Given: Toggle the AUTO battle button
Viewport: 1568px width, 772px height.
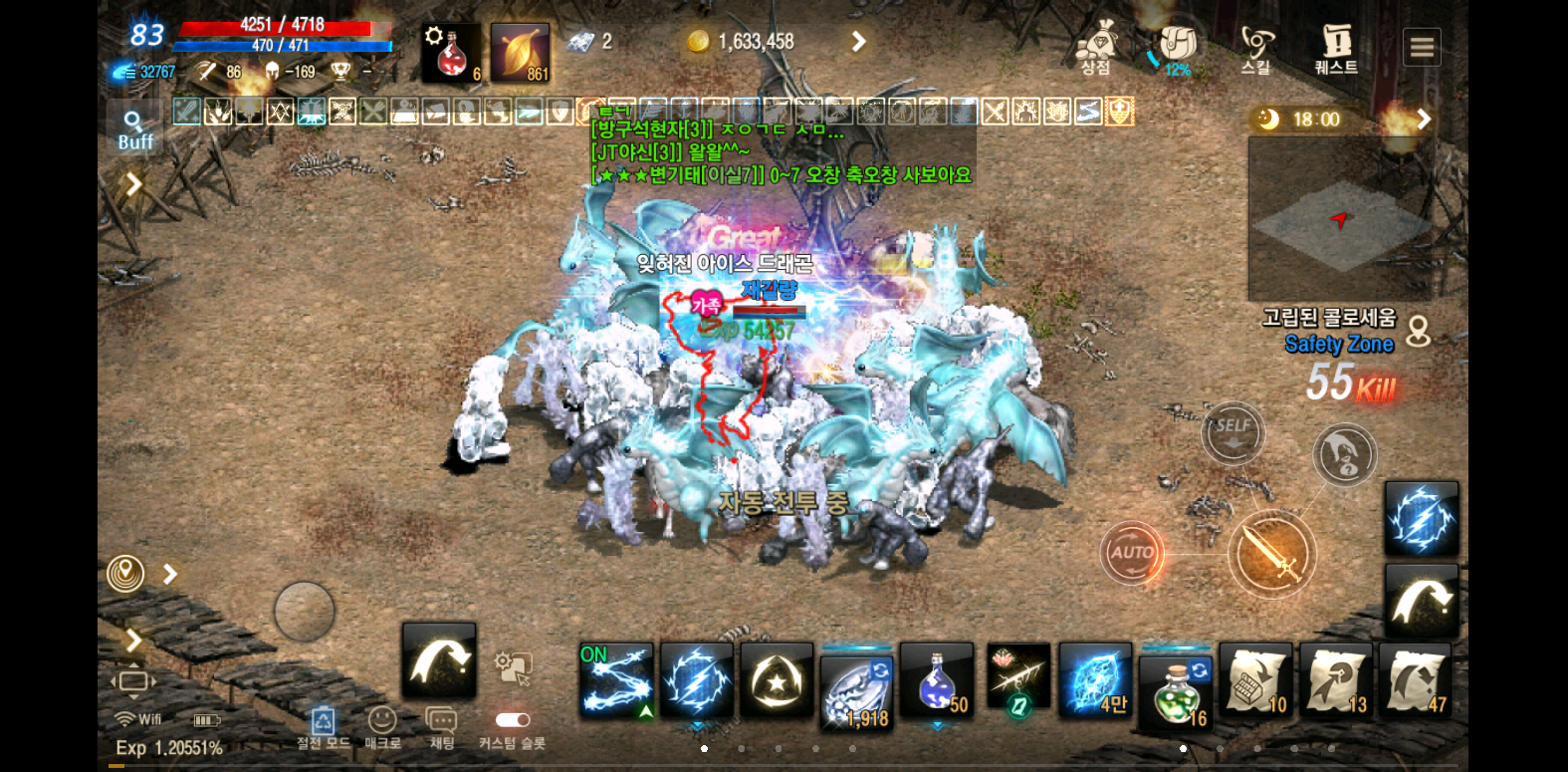Looking at the screenshot, I should (1132, 552).
